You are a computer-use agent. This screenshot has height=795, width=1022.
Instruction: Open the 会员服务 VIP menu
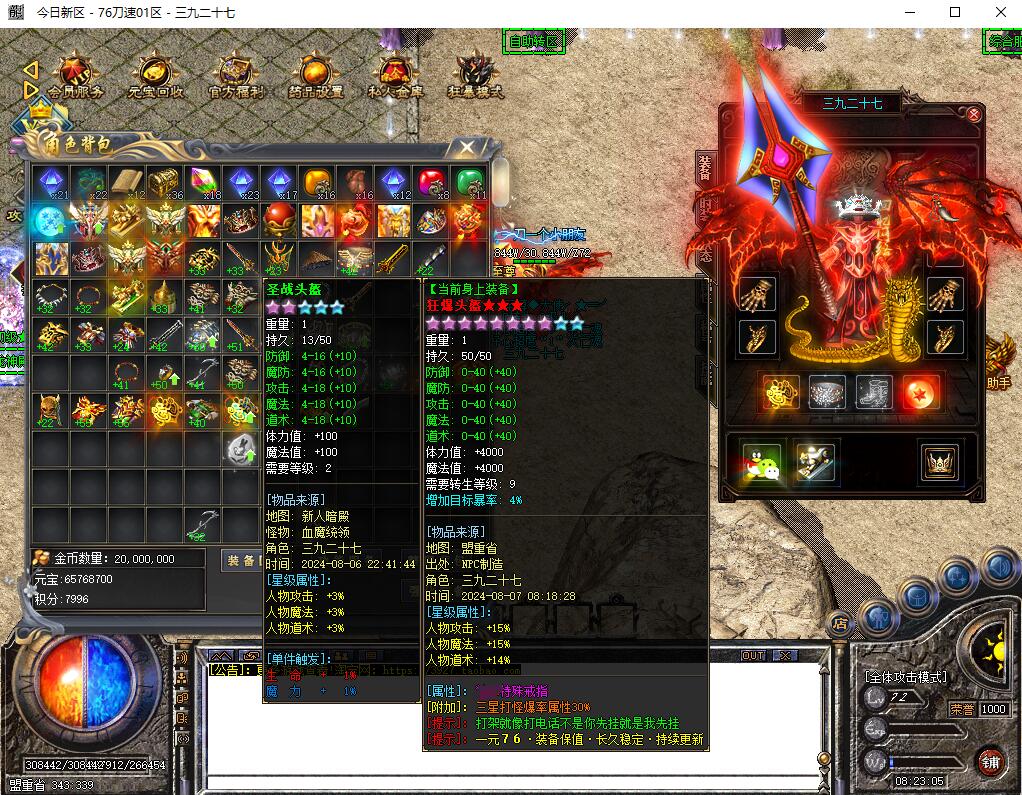(74, 77)
